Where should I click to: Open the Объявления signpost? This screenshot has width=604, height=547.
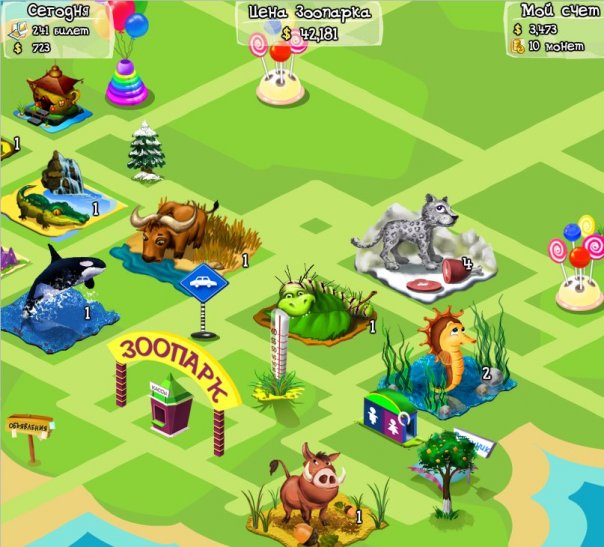pos(29,428)
